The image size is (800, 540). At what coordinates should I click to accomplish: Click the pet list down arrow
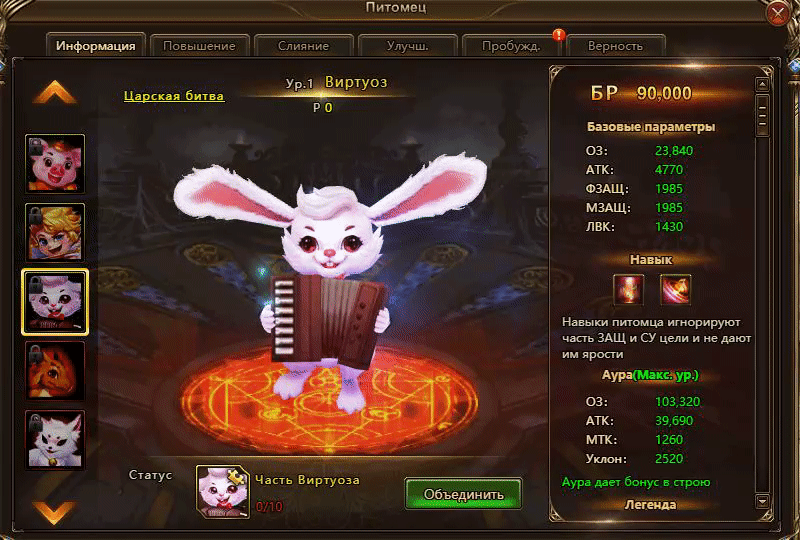pyautogui.click(x=55, y=512)
